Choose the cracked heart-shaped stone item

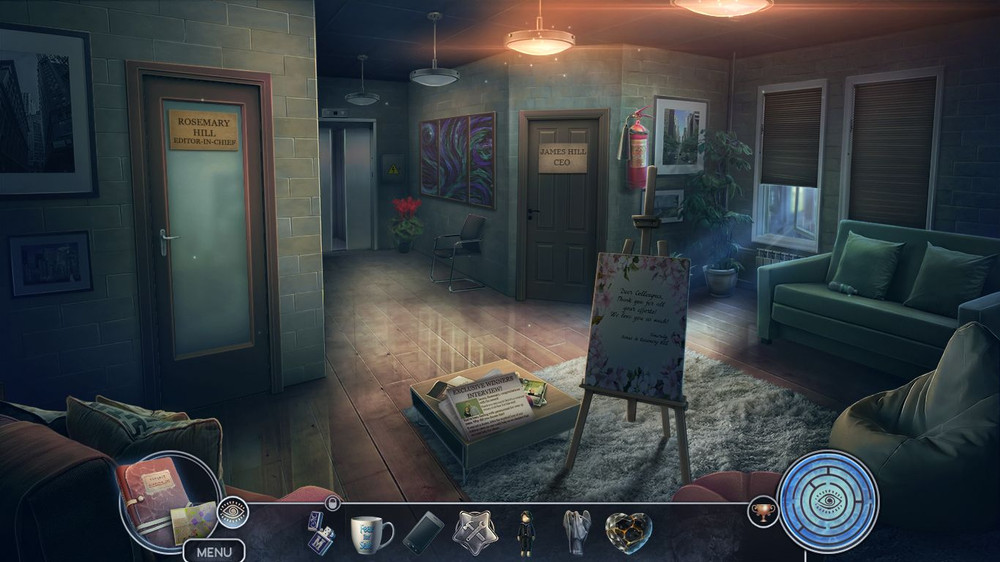629,532
